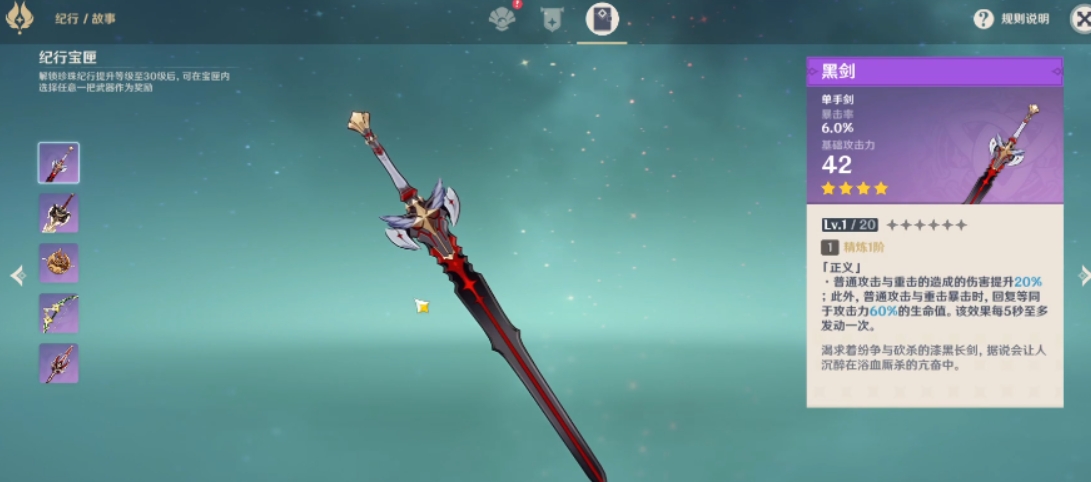The width and height of the screenshot is (1091, 482).
Task: Choose the polearm weapon thumbnail
Action: (59, 363)
